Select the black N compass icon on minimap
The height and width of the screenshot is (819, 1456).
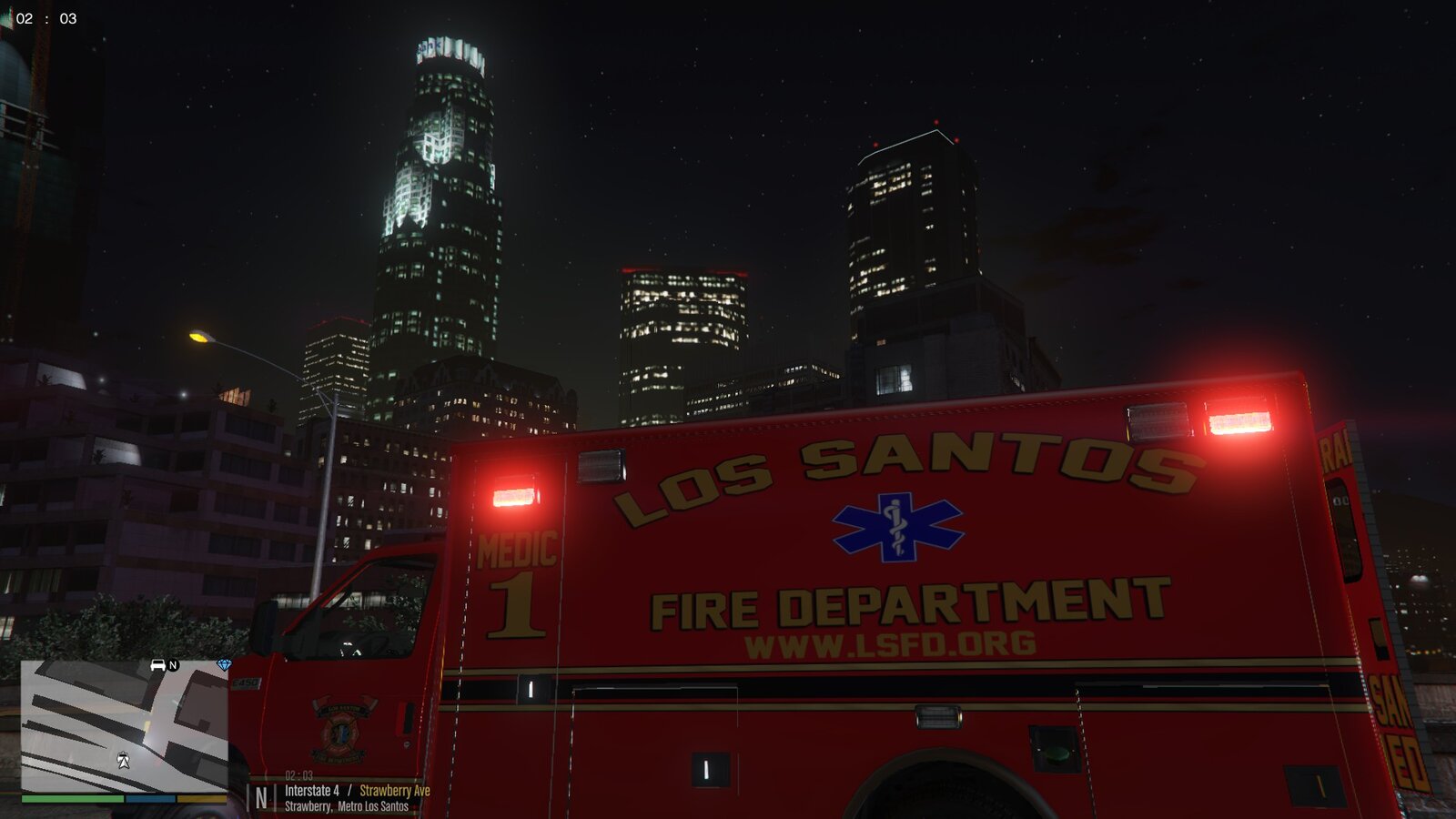(173, 665)
